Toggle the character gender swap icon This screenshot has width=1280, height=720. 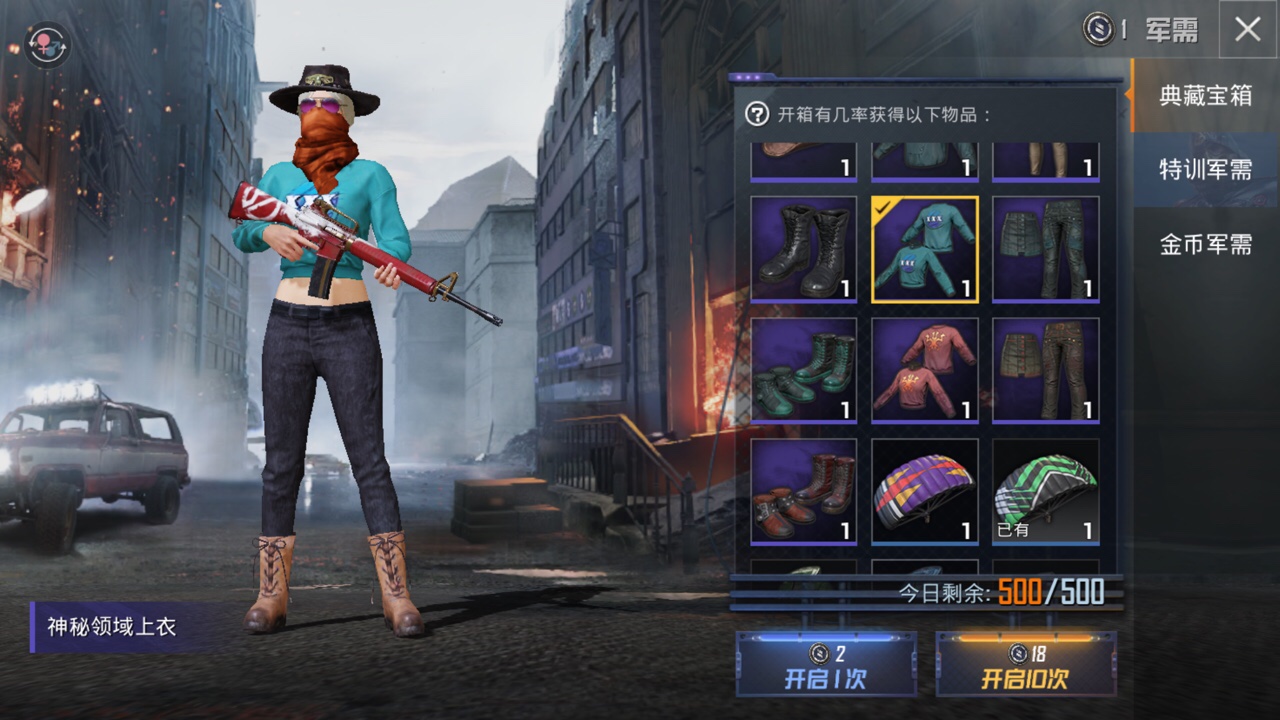[47, 45]
